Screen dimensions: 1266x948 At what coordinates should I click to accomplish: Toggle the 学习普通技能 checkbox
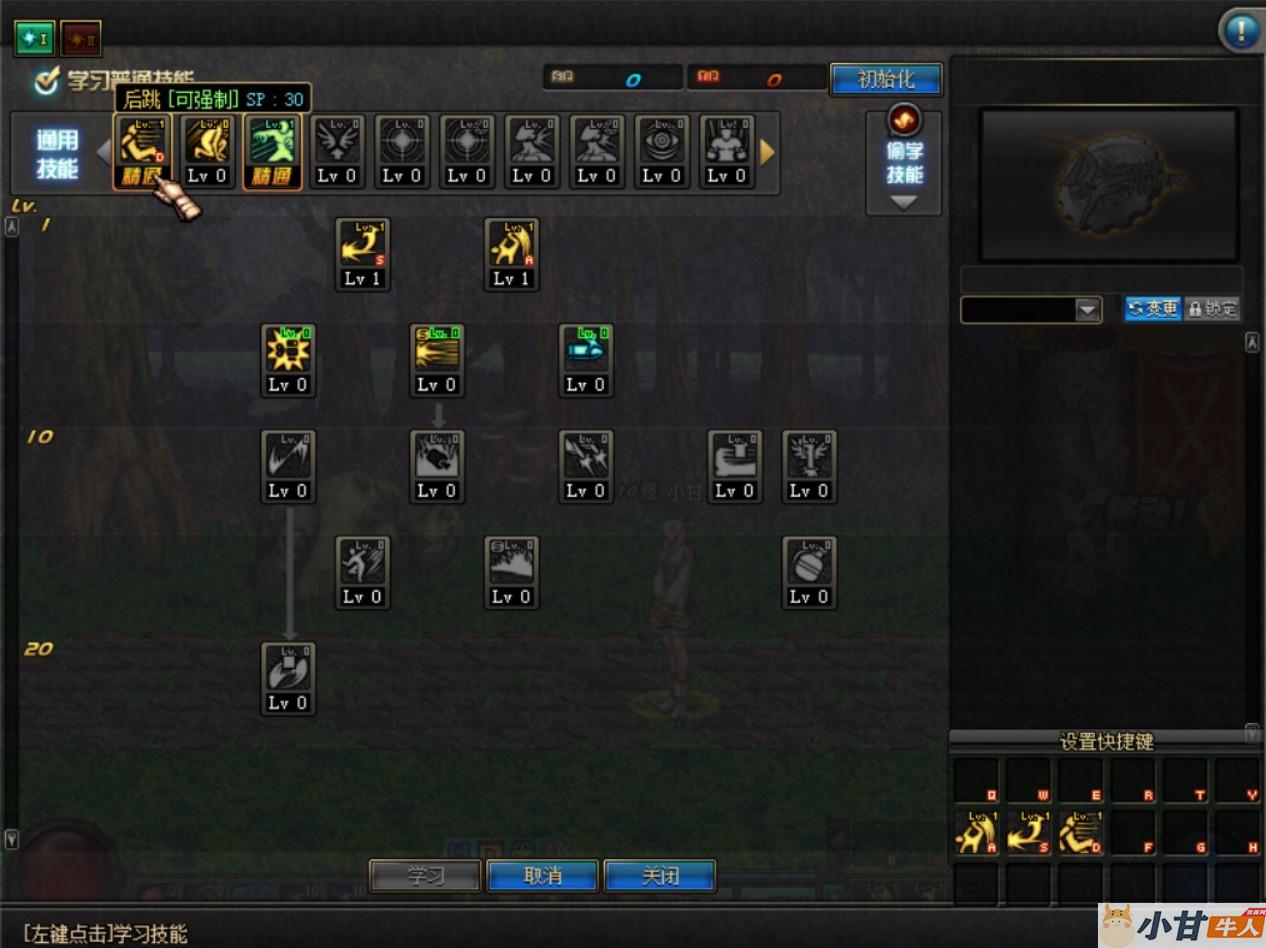[46, 82]
